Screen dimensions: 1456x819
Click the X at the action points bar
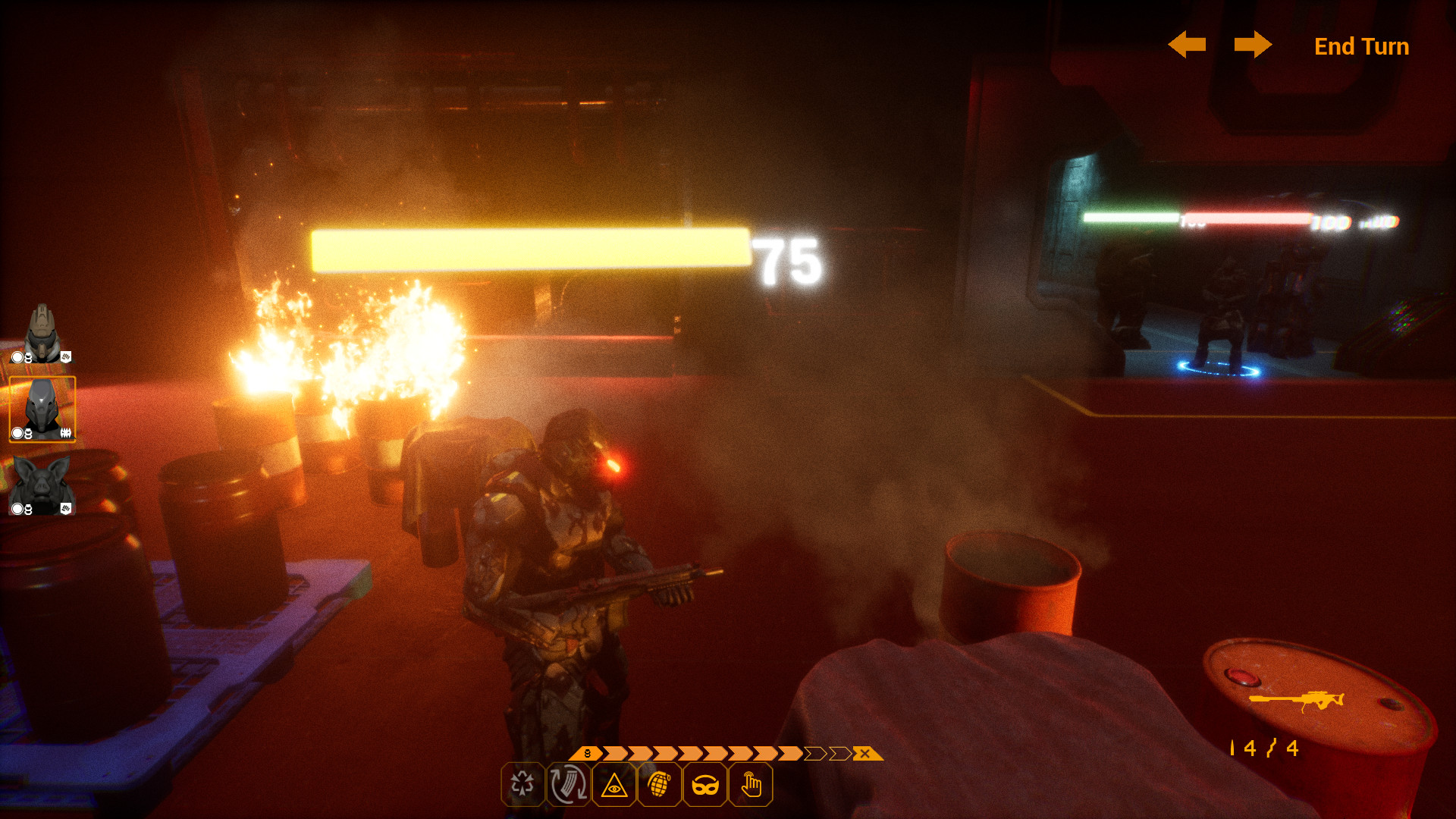(864, 754)
